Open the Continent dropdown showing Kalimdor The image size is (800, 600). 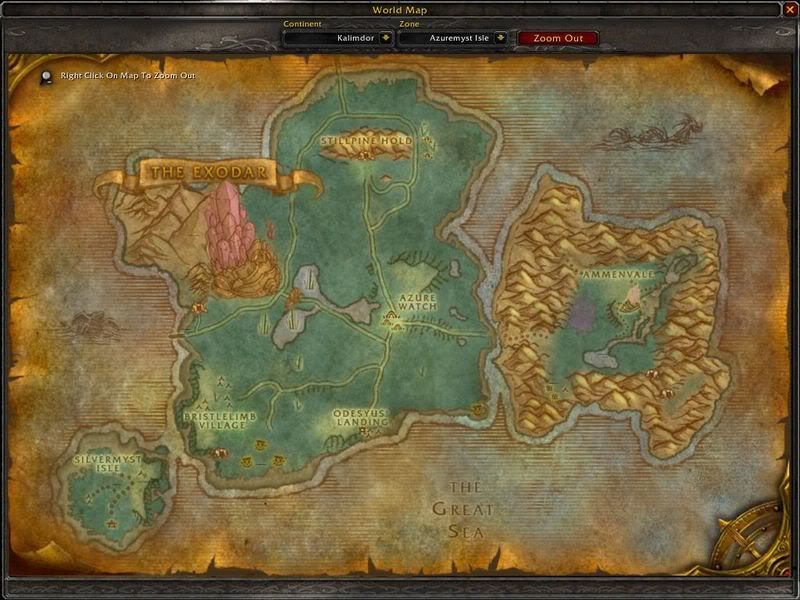coord(385,38)
